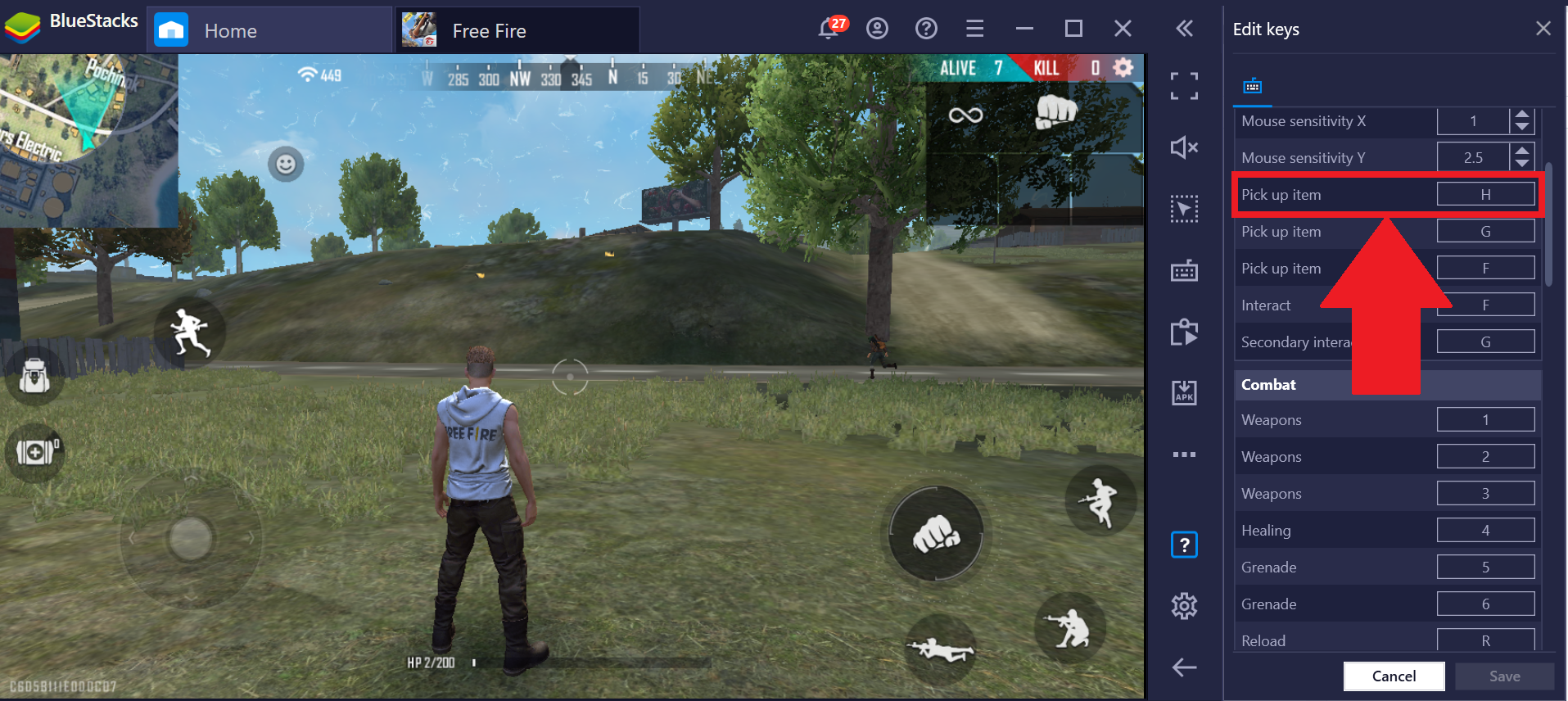Edit the Reload key field
Image resolution: width=1568 pixels, height=701 pixels.
click(x=1485, y=640)
